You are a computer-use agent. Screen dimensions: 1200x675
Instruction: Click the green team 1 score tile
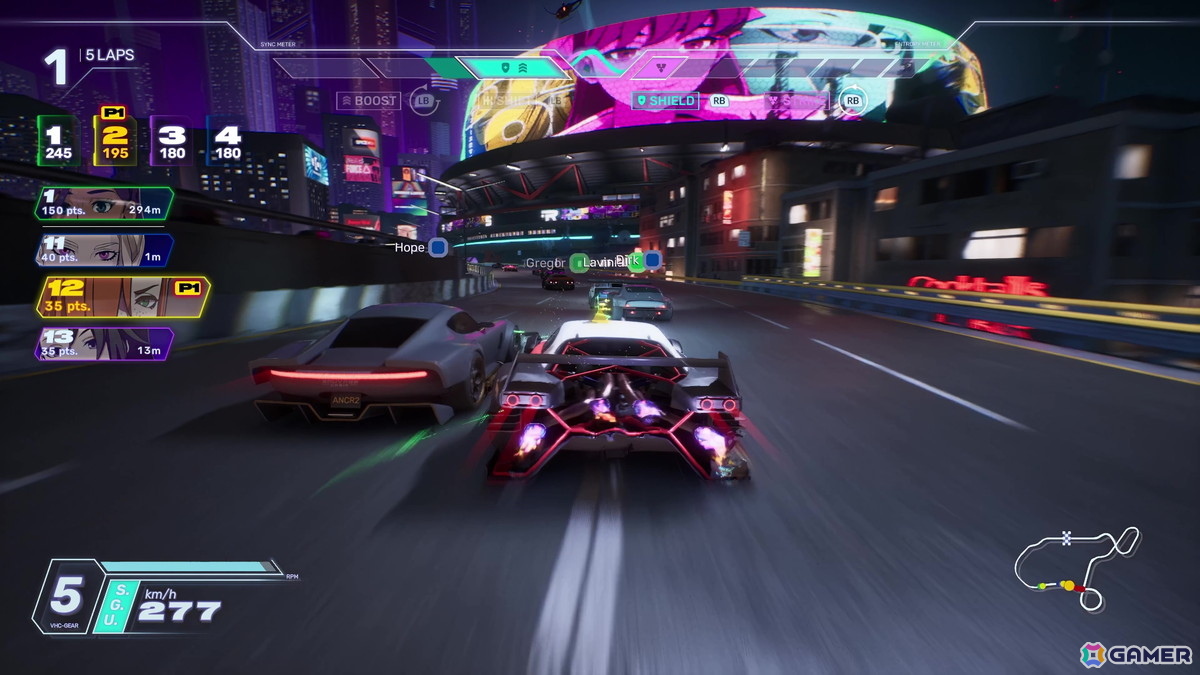(x=58, y=142)
